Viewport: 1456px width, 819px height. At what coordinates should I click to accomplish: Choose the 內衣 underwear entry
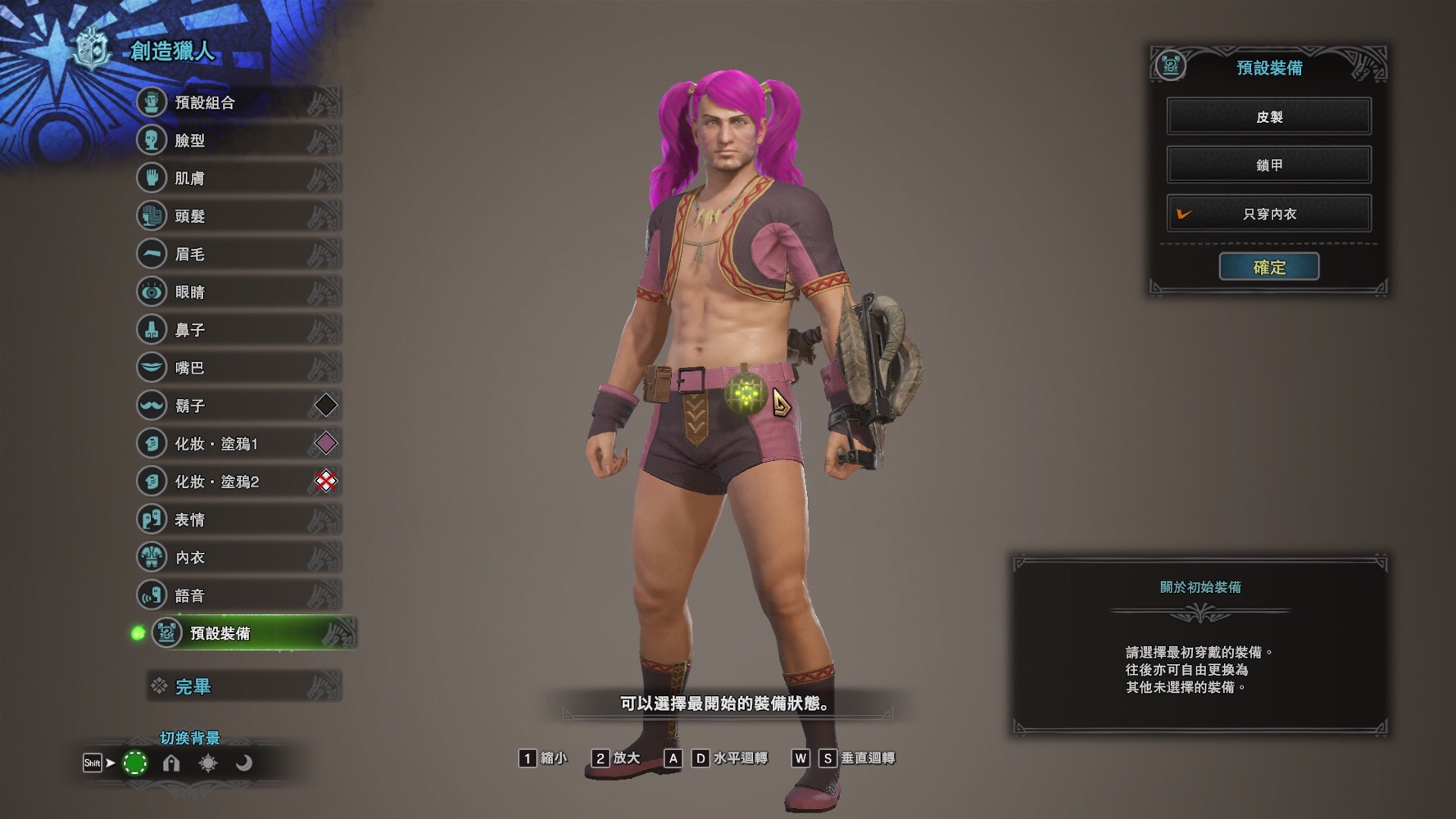238,557
